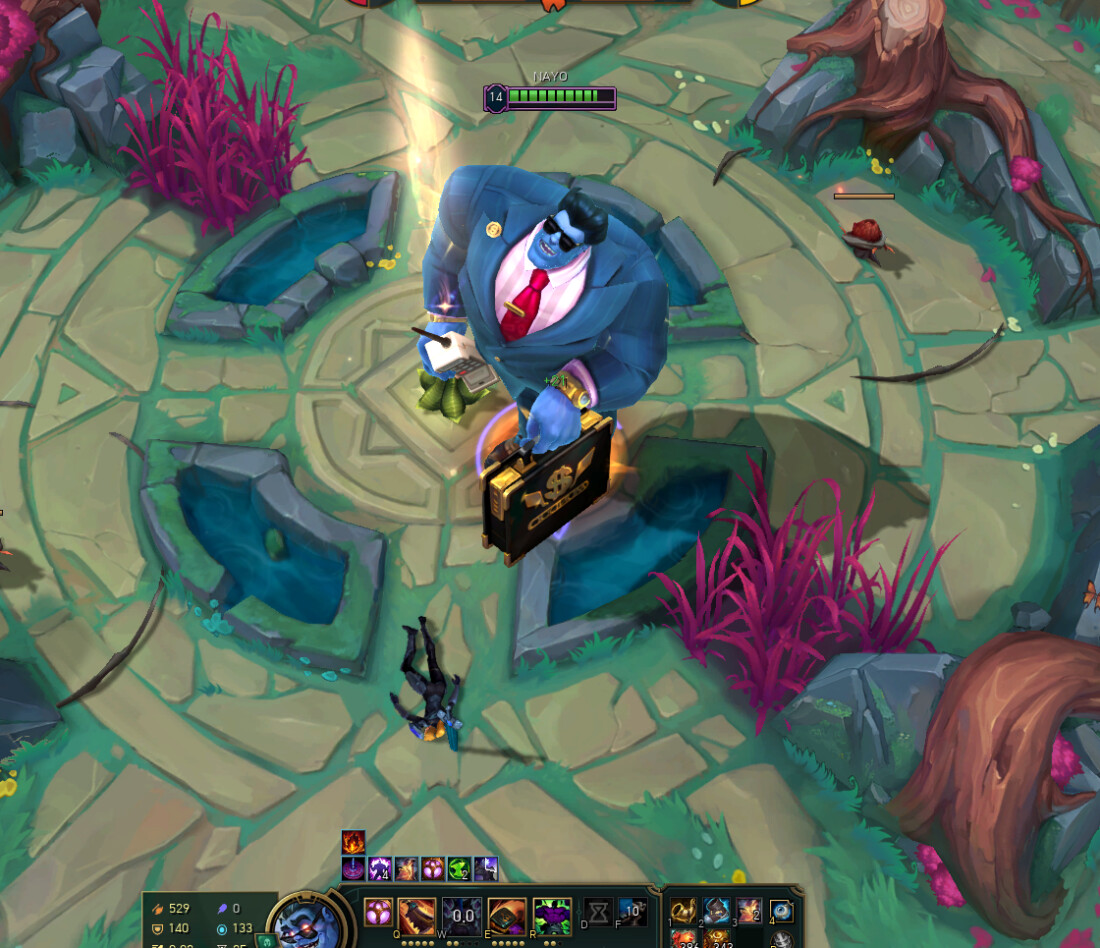Activate the hourglass summoner spell on D
The image size is (1100, 948).
pos(598,912)
